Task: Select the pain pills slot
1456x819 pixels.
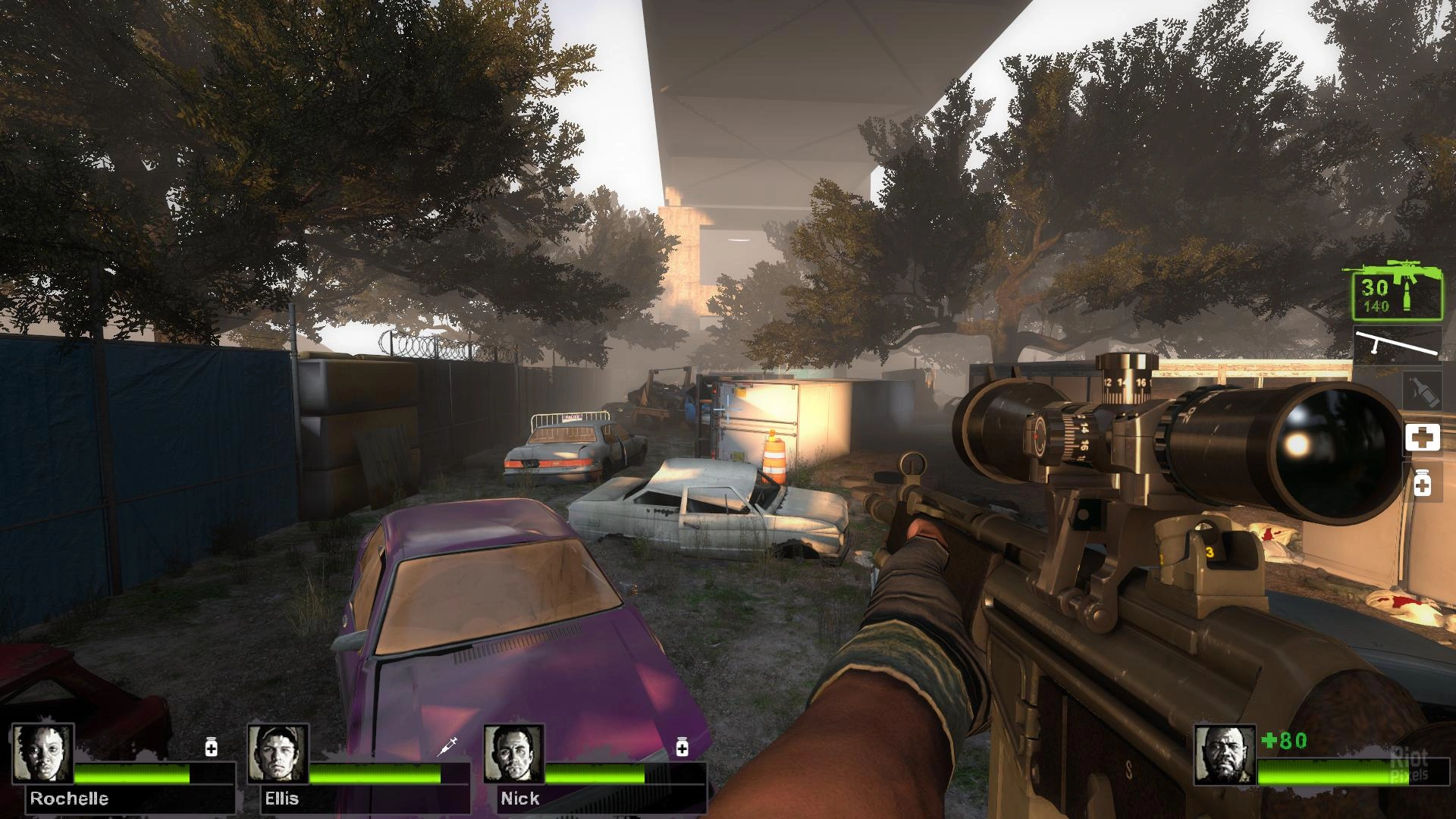Action: click(1422, 484)
